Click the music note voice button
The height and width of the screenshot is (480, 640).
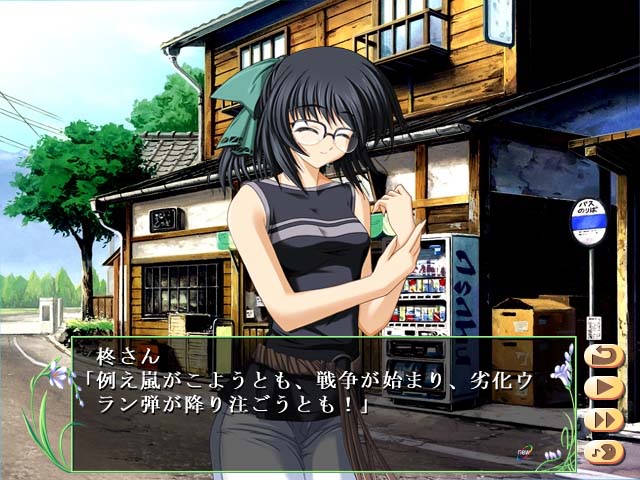[603, 451]
